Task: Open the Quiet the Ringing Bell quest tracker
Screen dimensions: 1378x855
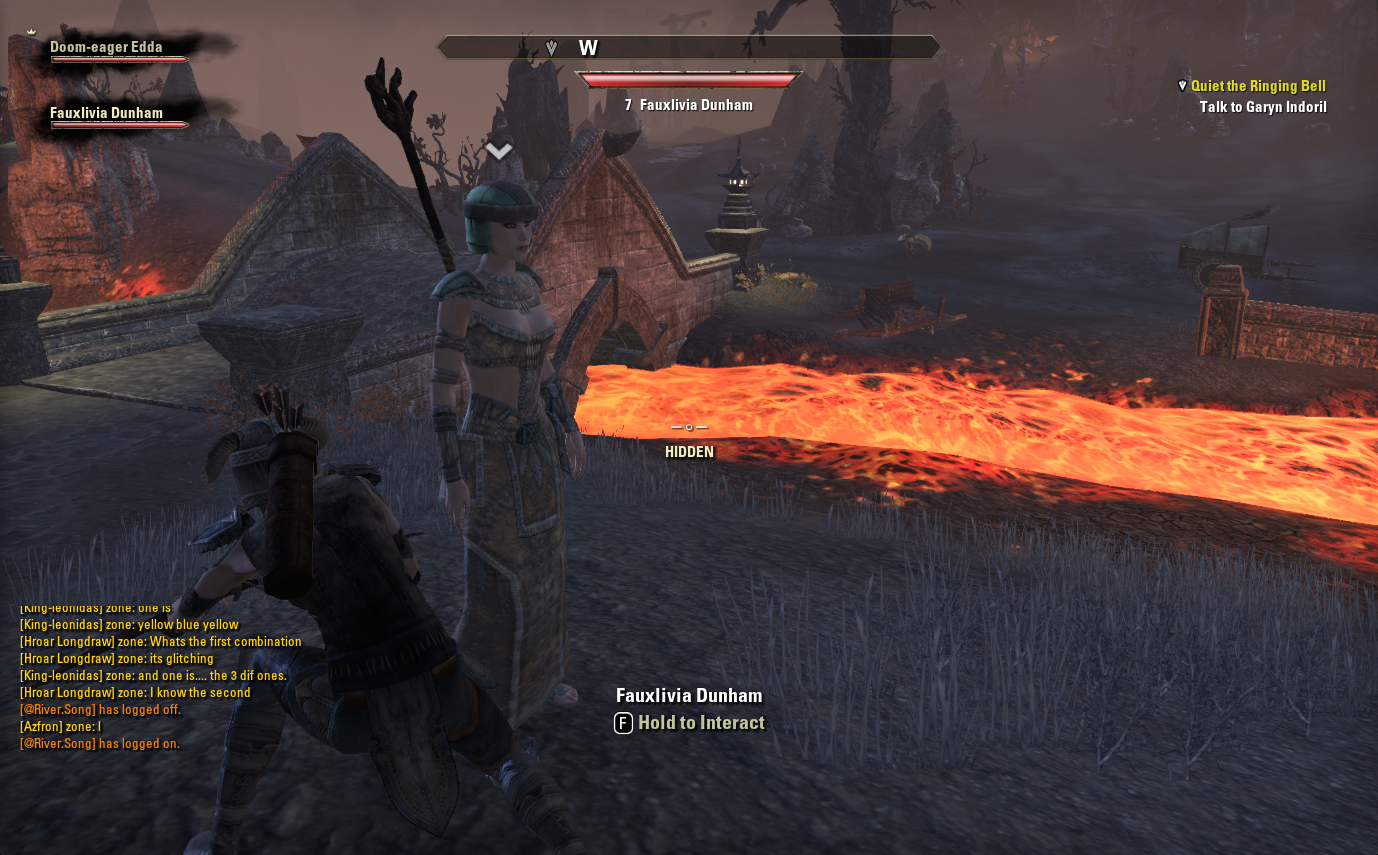Action: point(1257,86)
